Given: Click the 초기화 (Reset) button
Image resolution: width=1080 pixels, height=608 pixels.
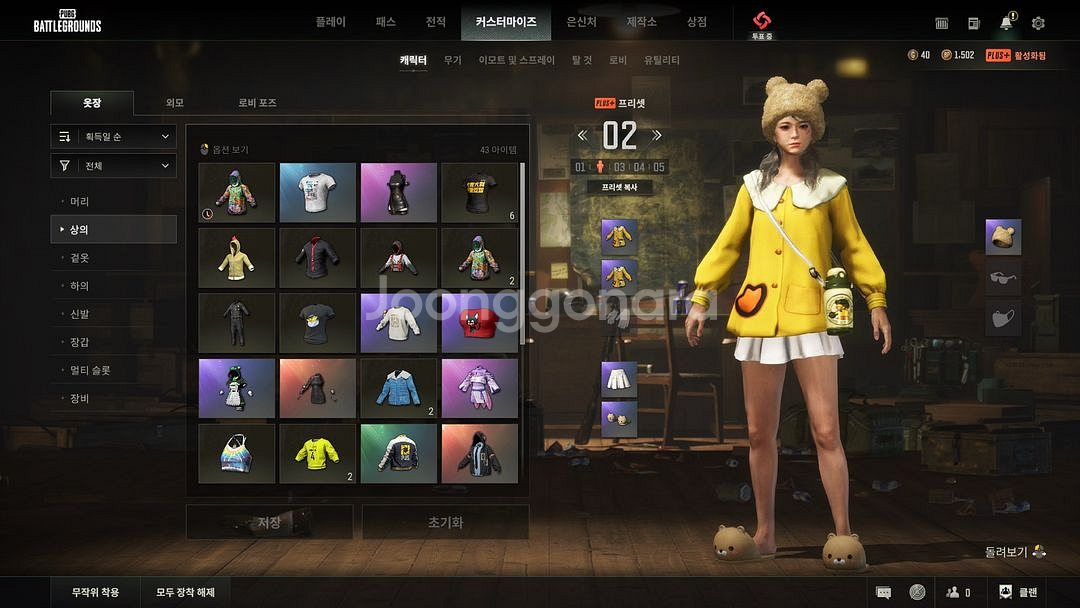Looking at the screenshot, I should click(445, 522).
